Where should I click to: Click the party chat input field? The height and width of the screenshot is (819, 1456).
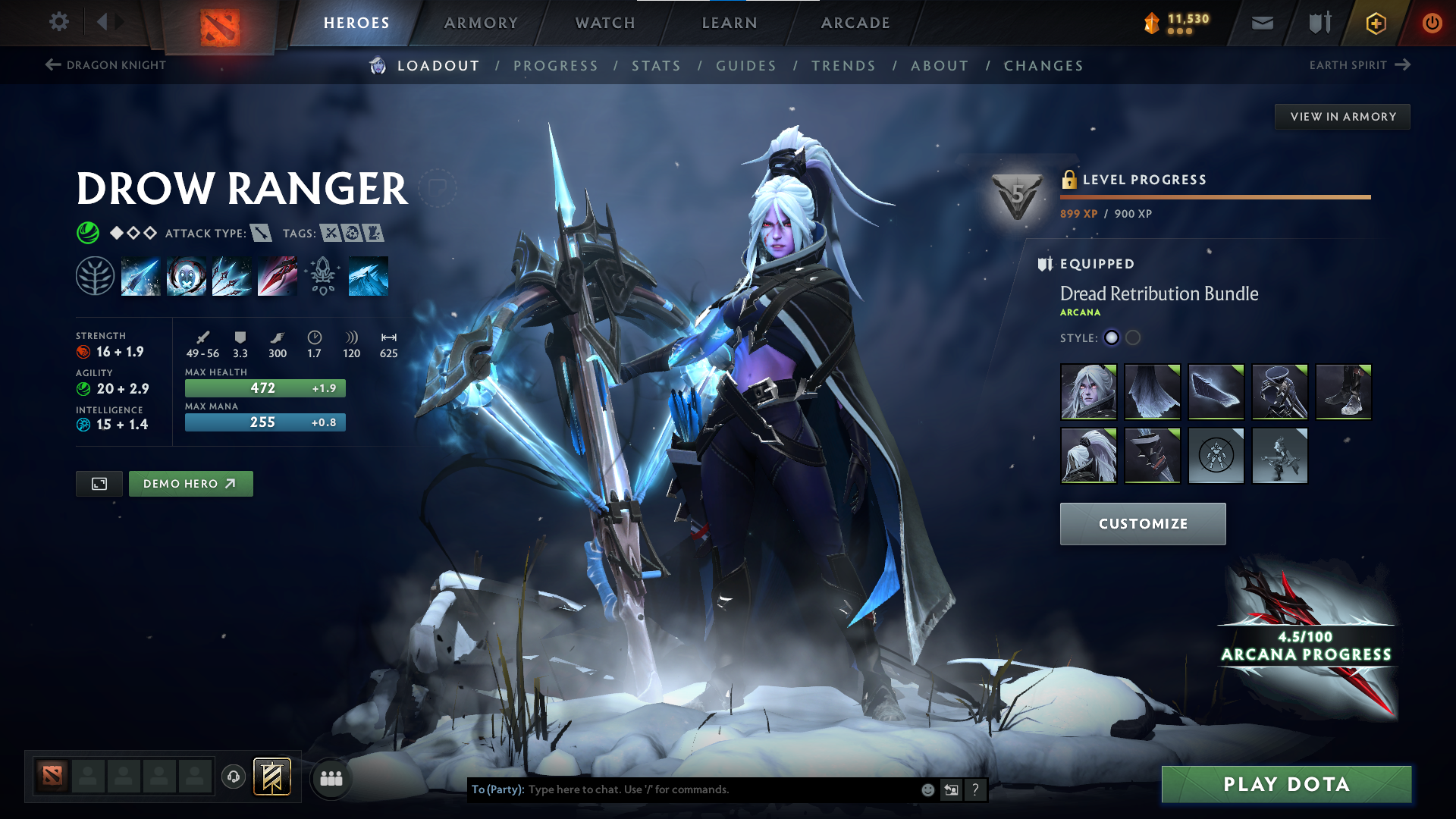click(682, 789)
